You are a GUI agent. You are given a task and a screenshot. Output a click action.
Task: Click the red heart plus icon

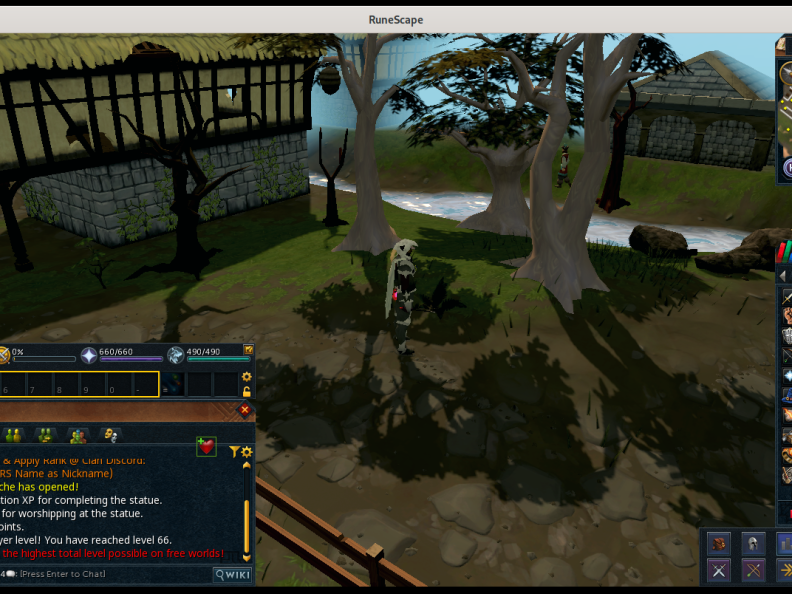(x=206, y=446)
